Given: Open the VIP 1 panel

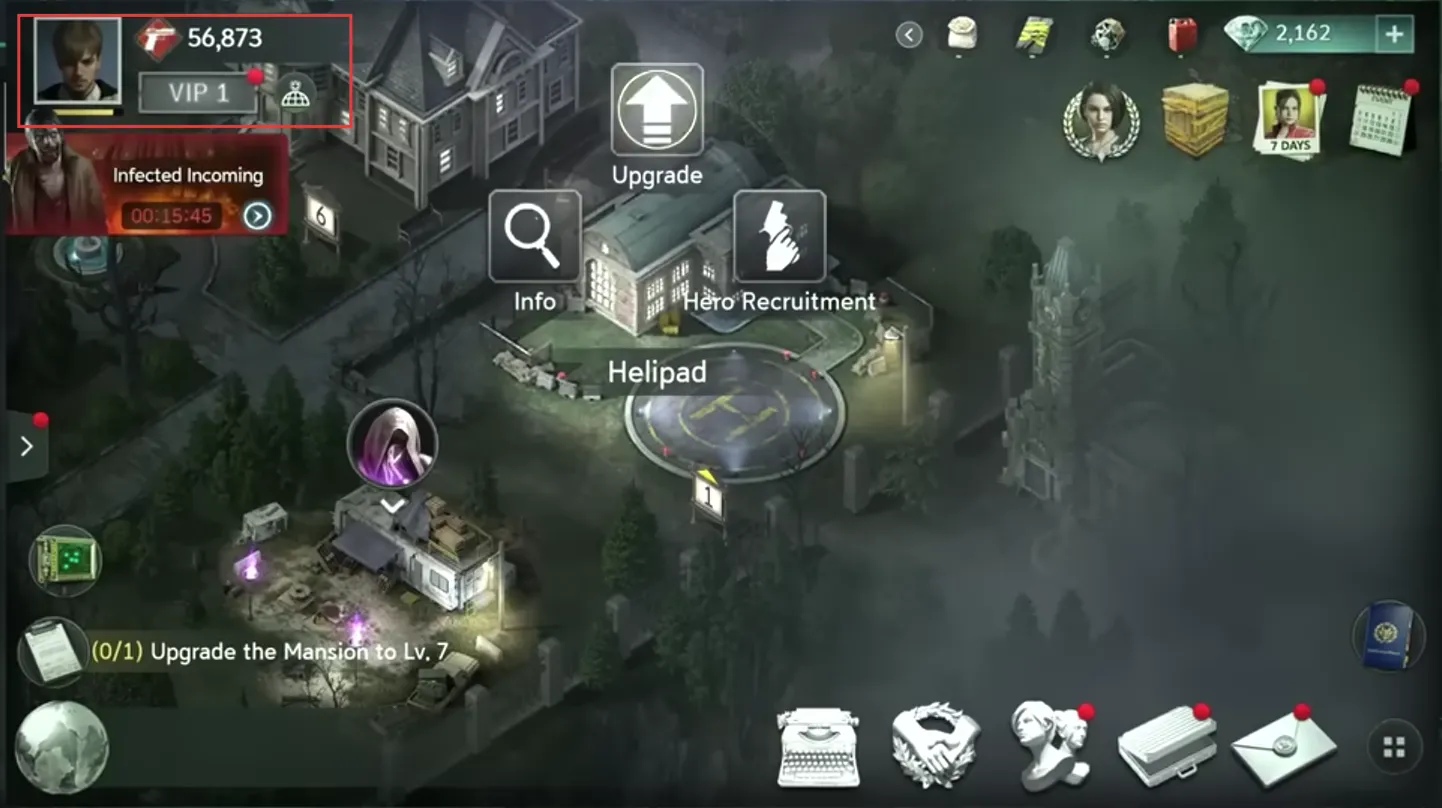Looking at the screenshot, I should coord(198,93).
